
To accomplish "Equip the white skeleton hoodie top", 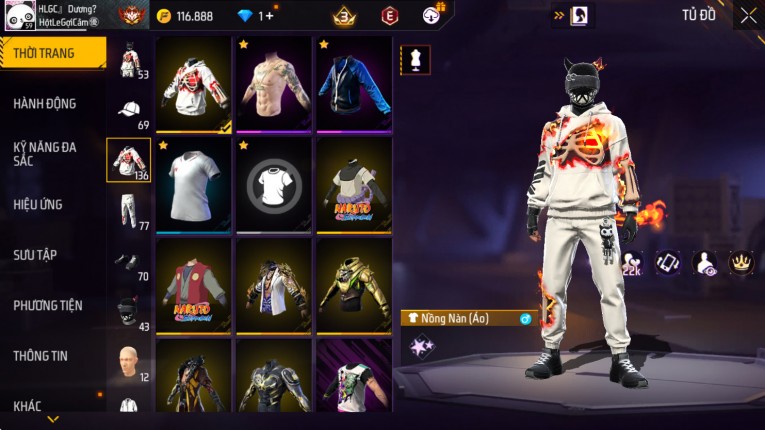I will click(194, 84).
